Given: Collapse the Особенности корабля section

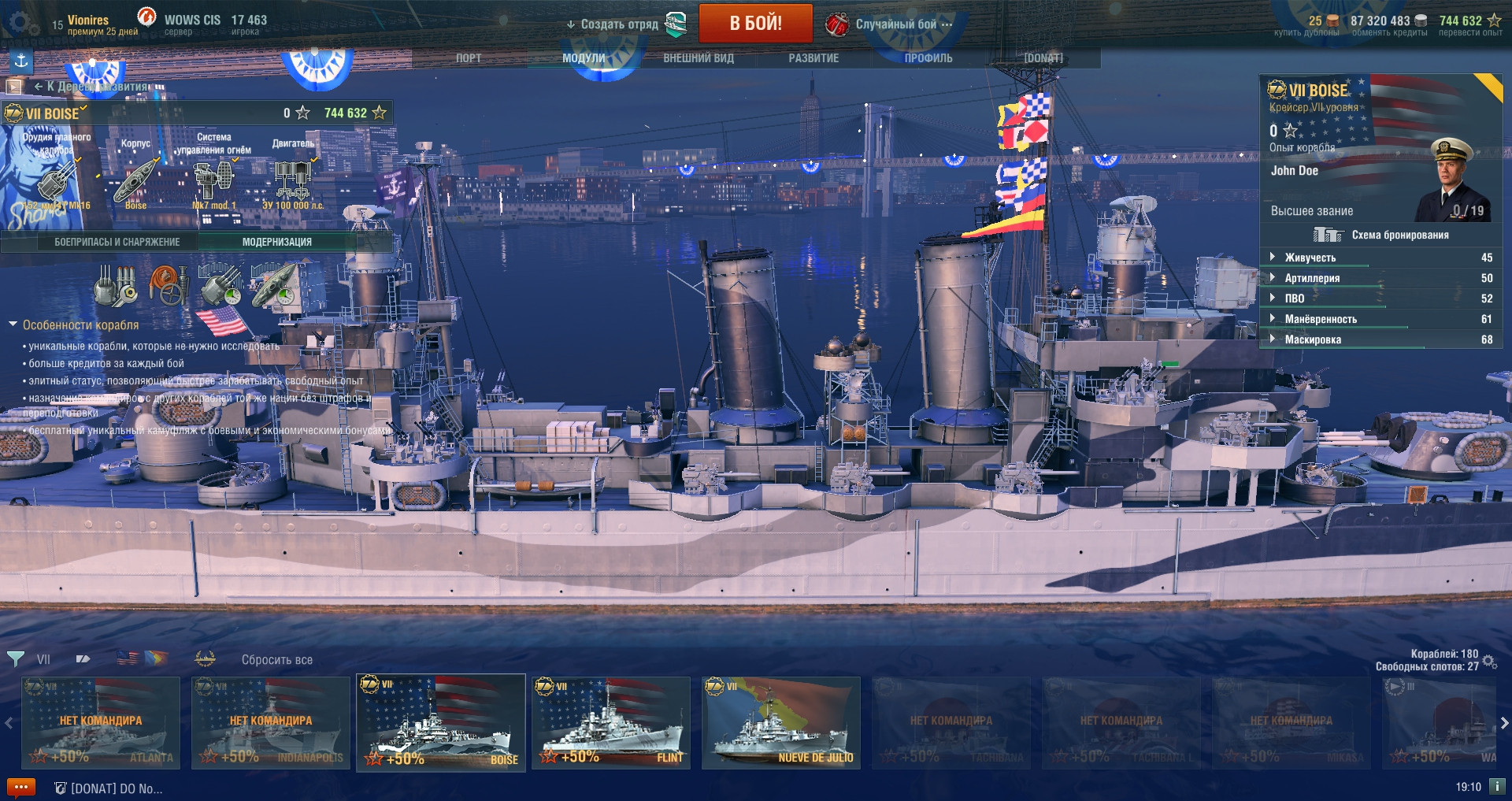Looking at the screenshot, I should [13, 324].
